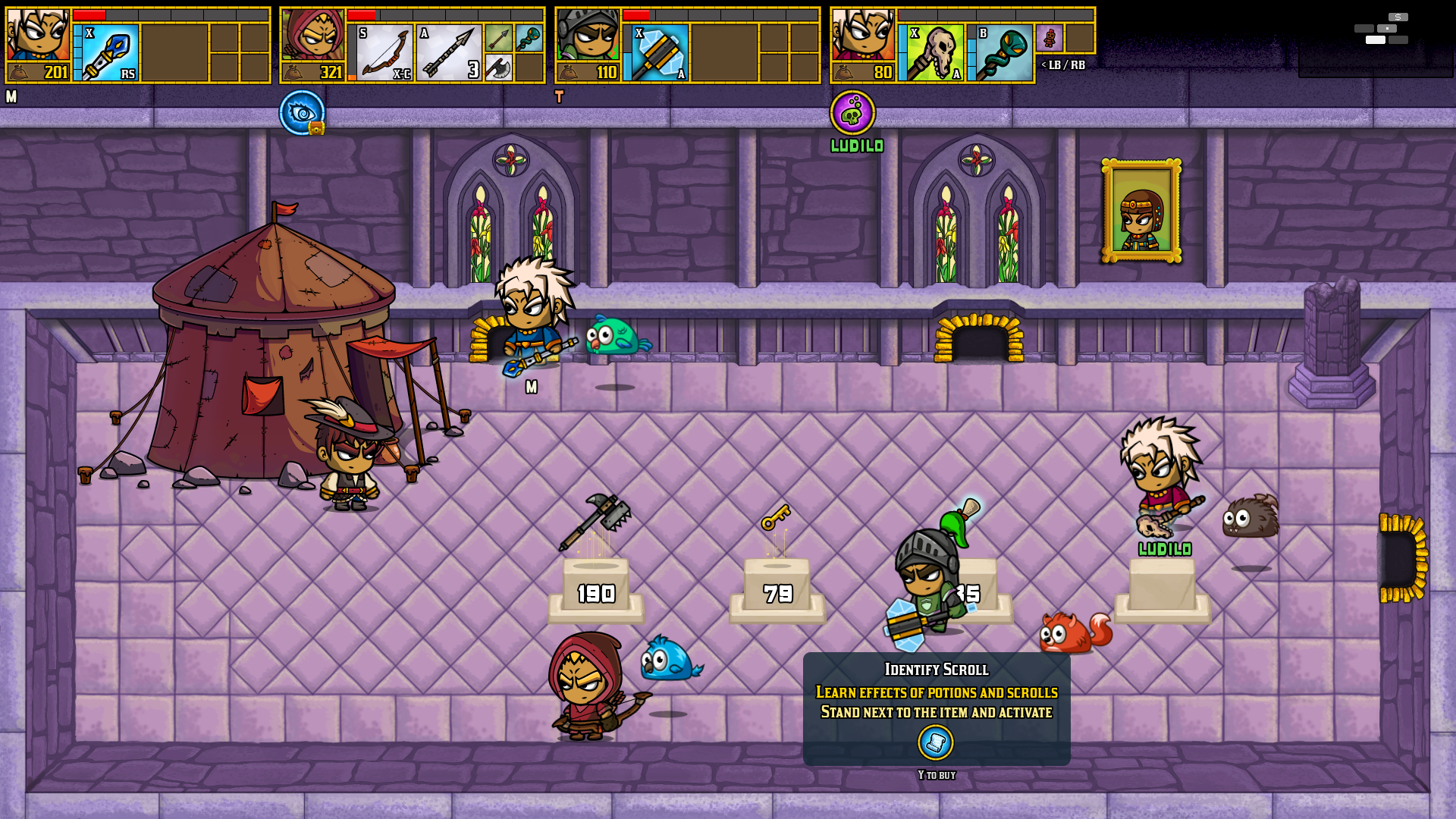Choose the small green-background arrow inventory item

click(x=498, y=37)
